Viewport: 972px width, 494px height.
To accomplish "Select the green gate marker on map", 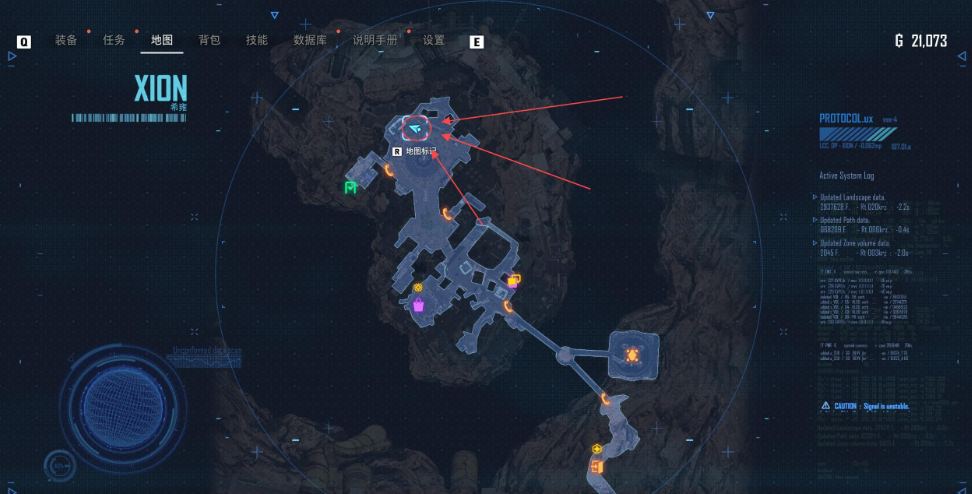I will [350, 187].
